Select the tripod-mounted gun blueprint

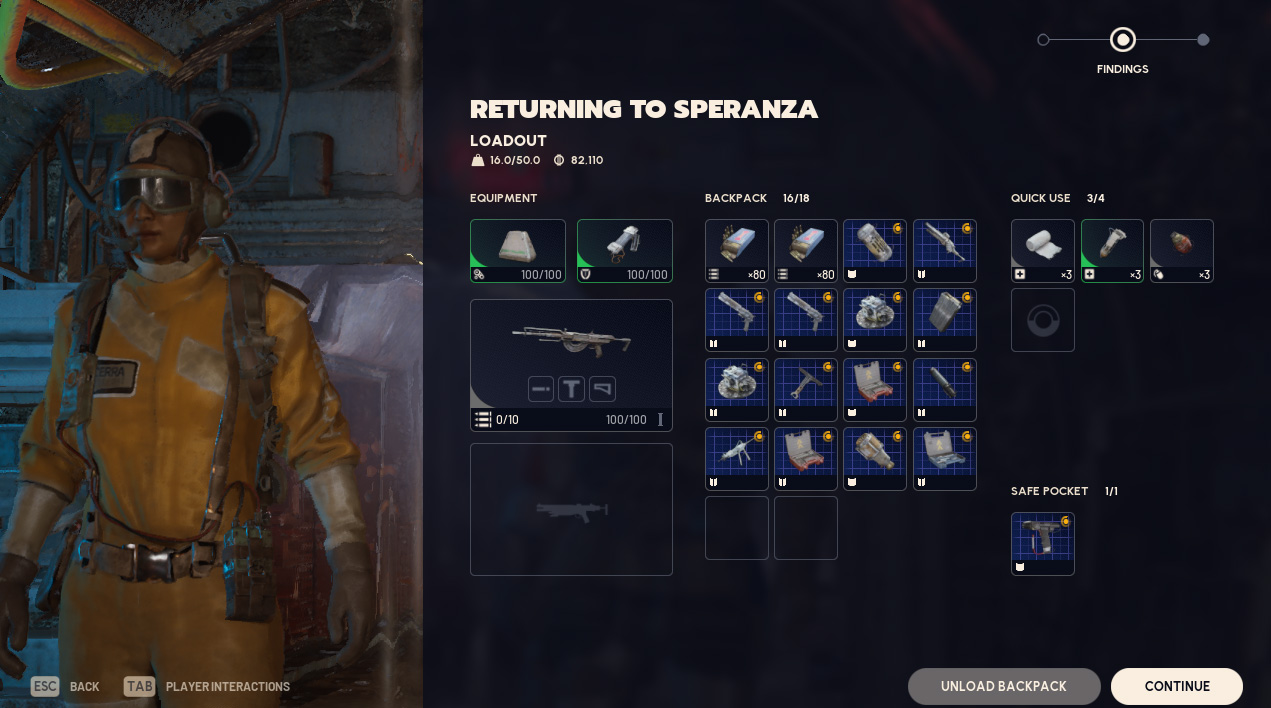tap(737, 459)
